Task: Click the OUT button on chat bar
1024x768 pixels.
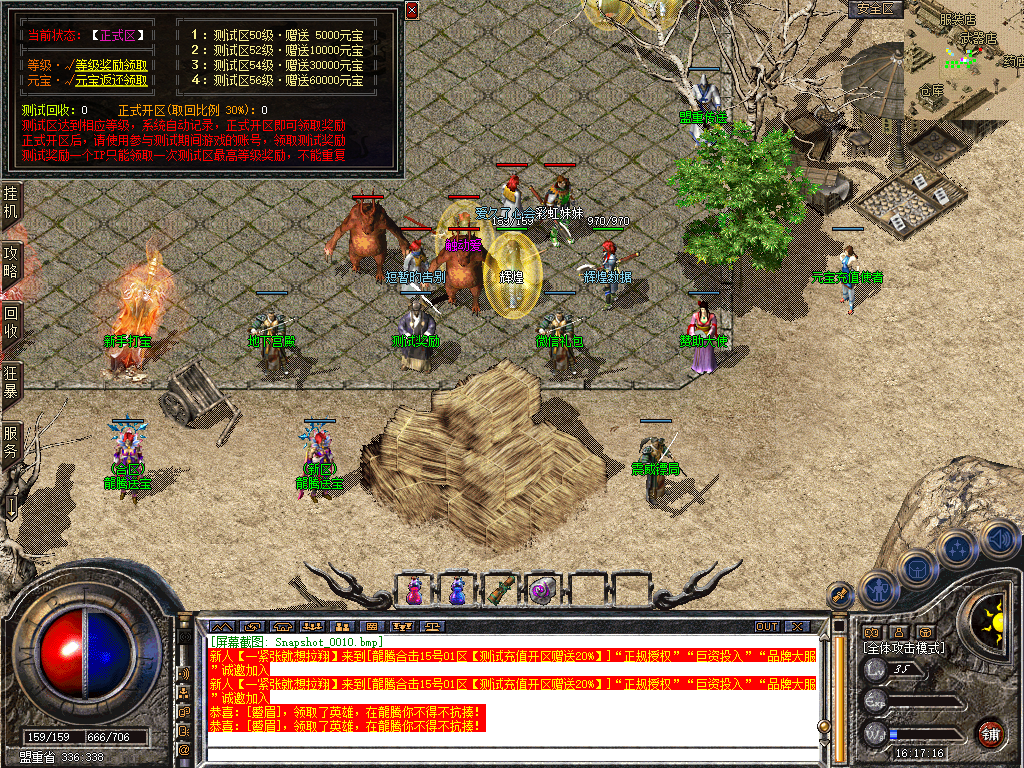Action: click(x=767, y=626)
